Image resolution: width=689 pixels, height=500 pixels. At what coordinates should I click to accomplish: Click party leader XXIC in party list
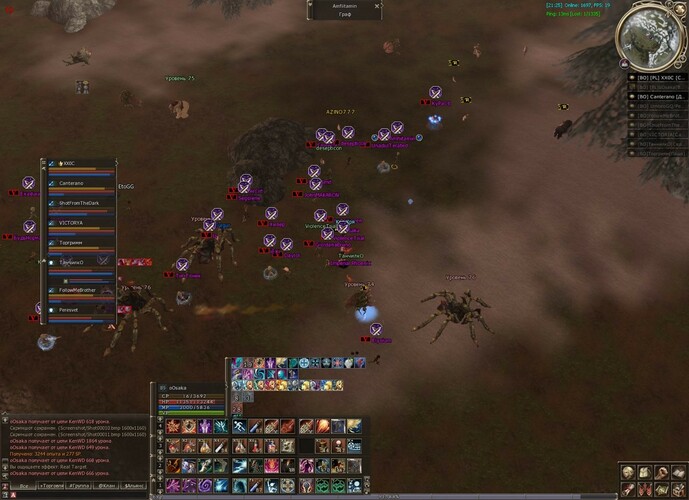pos(69,163)
